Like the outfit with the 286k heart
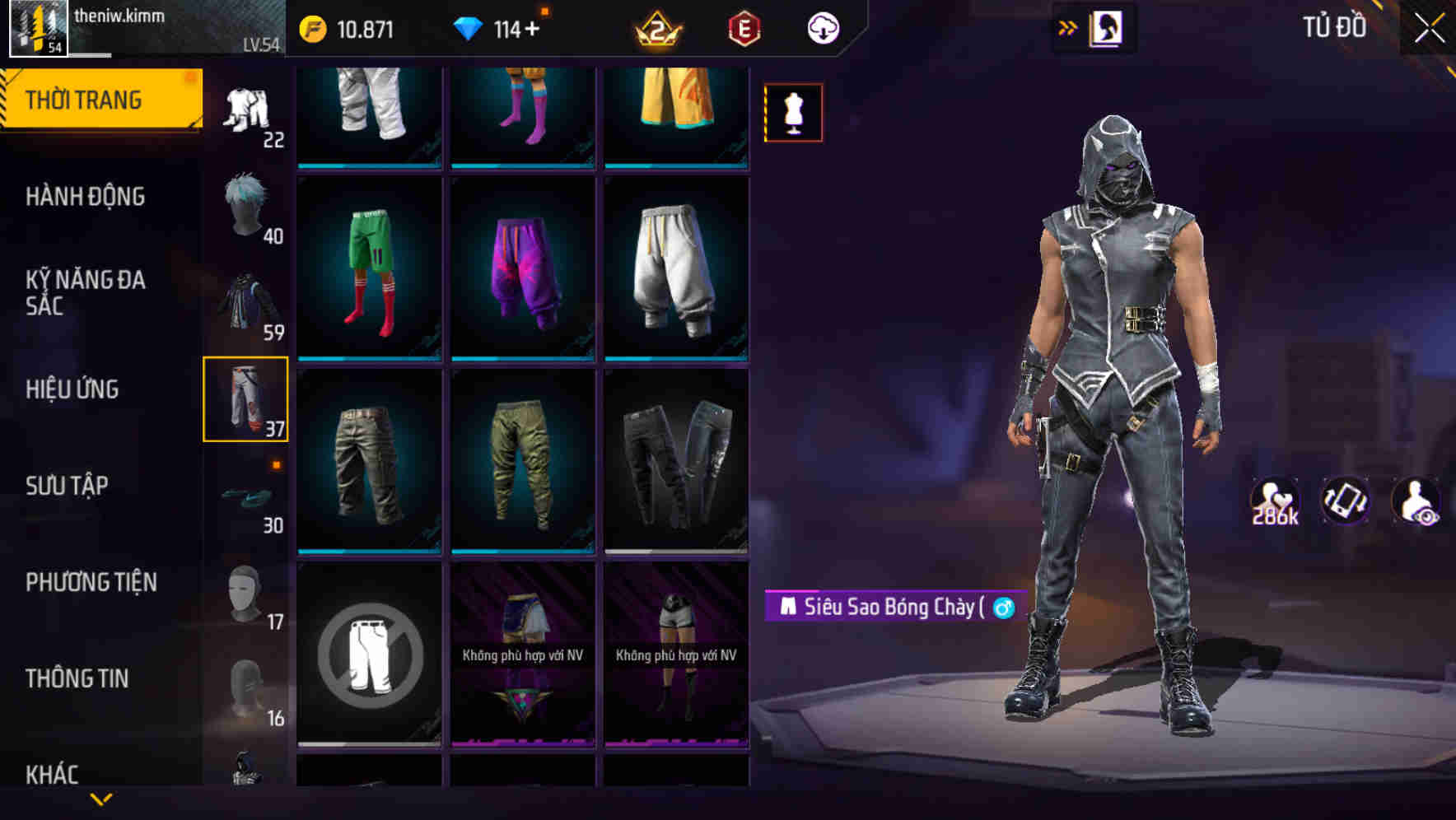 [1275, 502]
